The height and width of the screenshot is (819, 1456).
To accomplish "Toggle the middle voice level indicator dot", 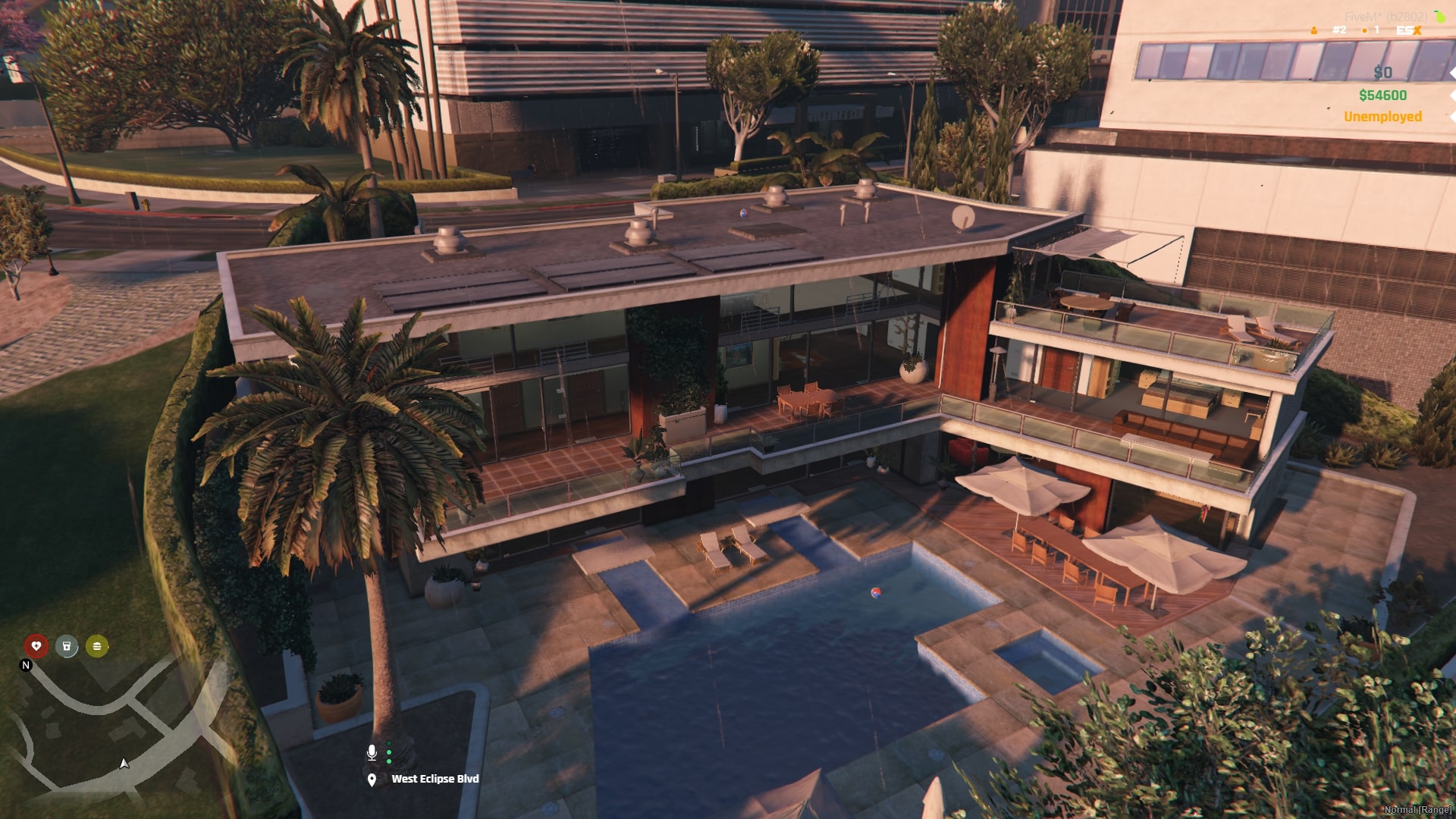I will point(389,752).
